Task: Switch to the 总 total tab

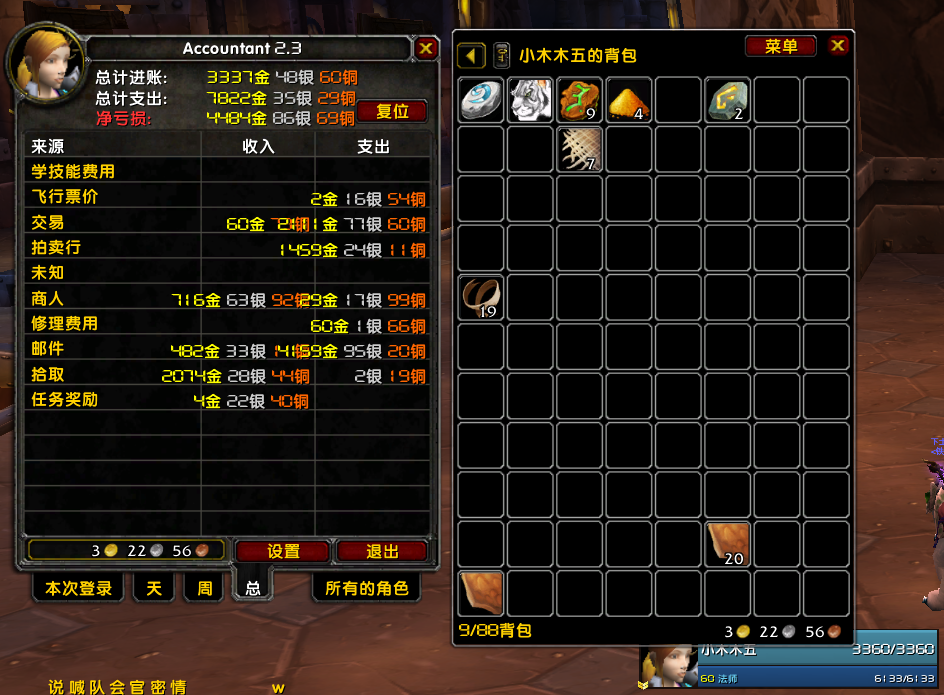Action: [x=253, y=588]
